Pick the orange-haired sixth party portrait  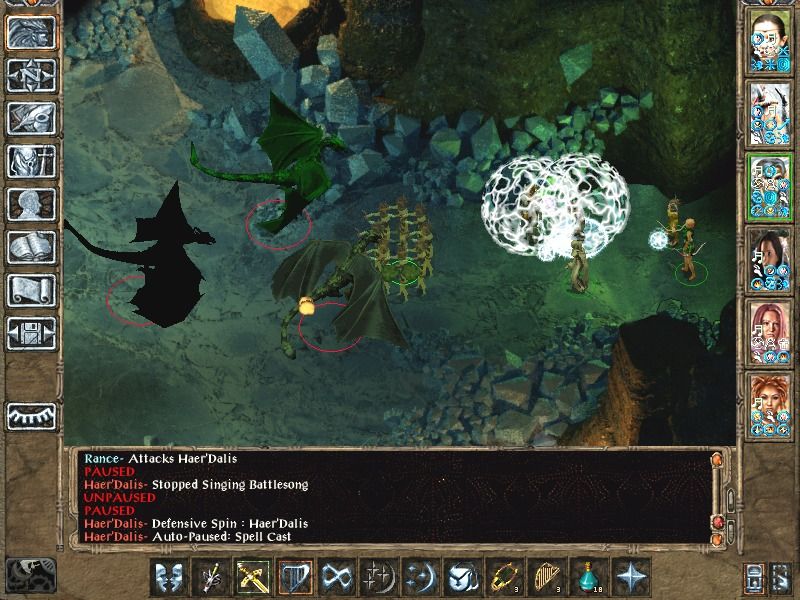tap(769, 399)
